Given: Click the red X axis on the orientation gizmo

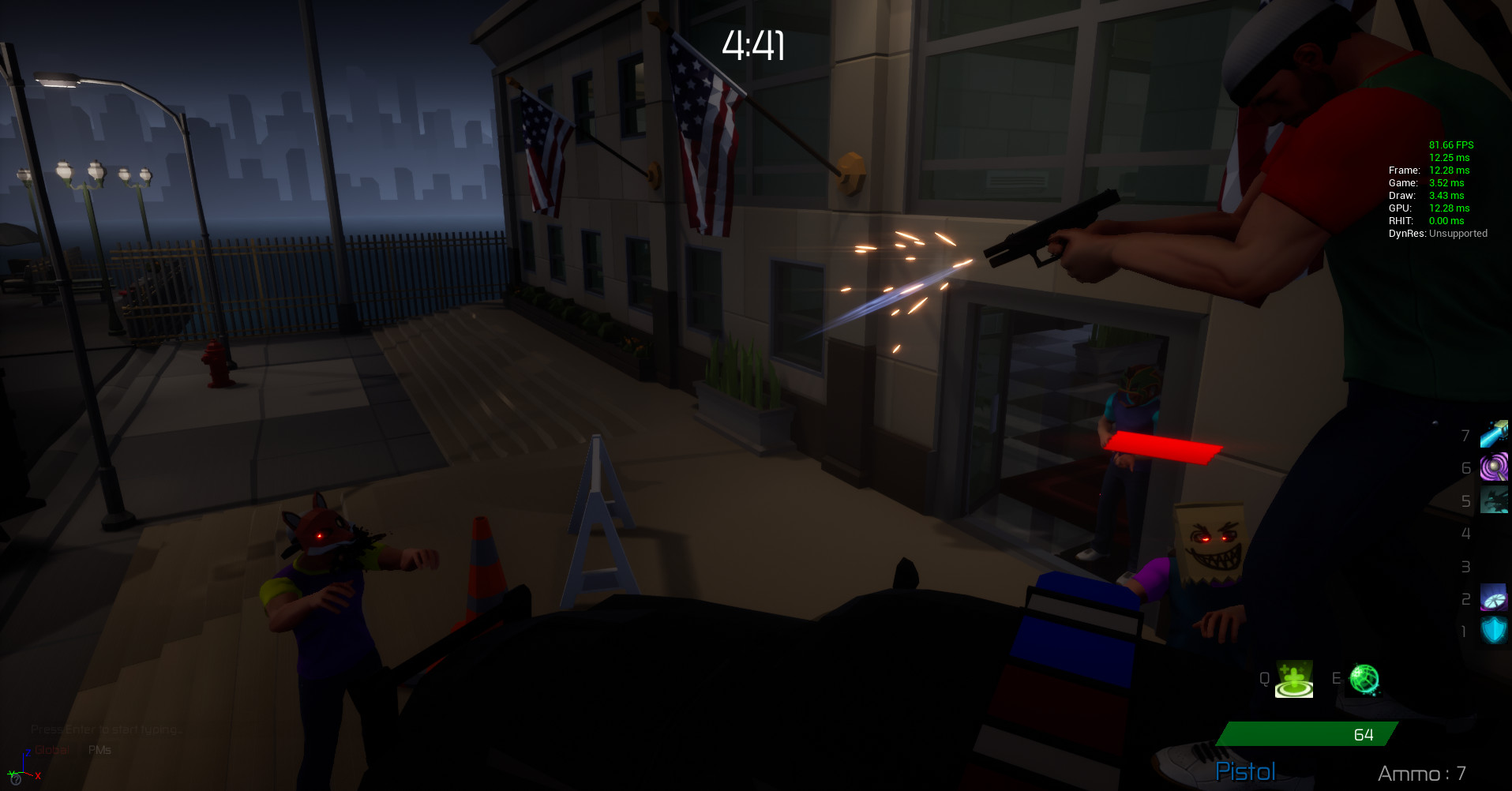Looking at the screenshot, I should point(38,776).
